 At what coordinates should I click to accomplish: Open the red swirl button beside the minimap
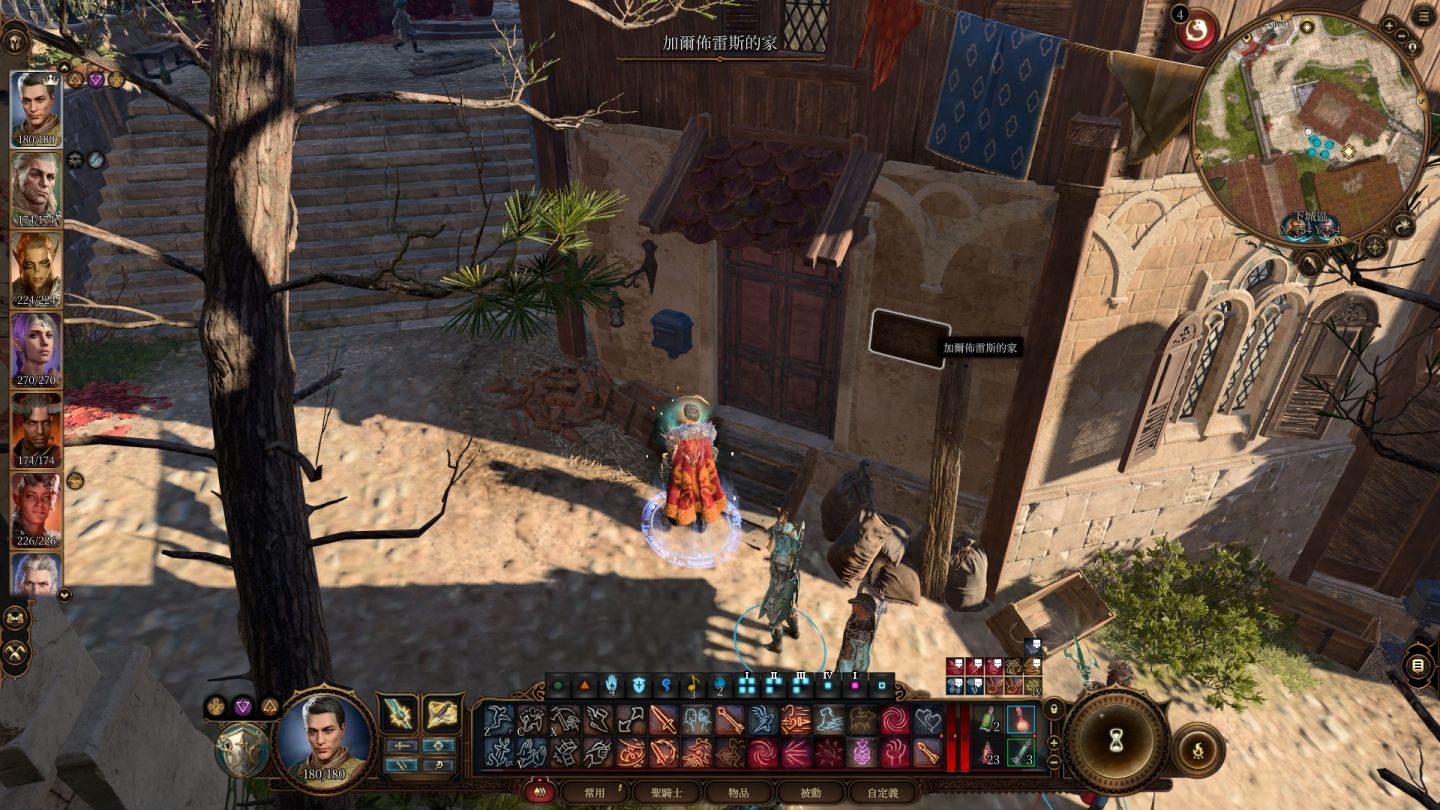point(1194,32)
